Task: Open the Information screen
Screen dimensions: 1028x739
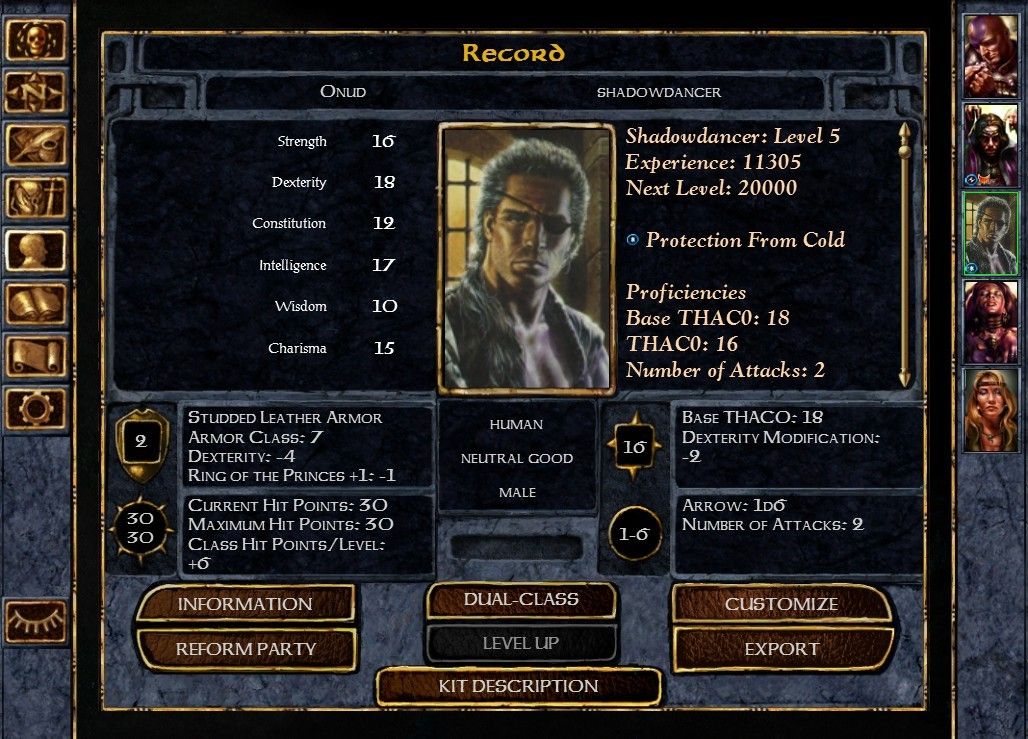Action: coord(245,604)
